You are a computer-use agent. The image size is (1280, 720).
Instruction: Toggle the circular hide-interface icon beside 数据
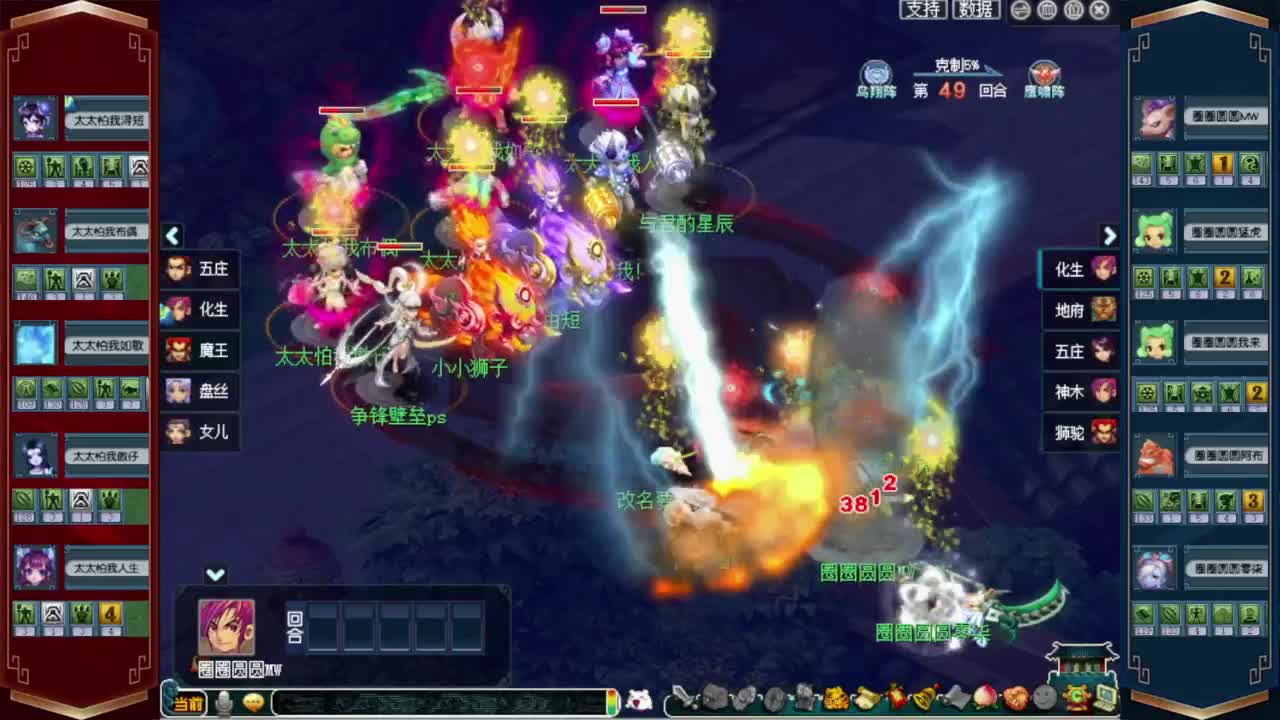pos(1019,10)
